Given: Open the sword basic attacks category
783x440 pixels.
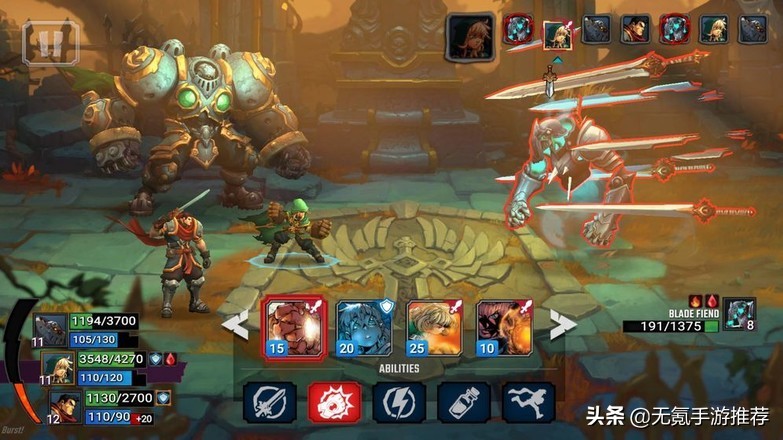Looking at the screenshot, I should pos(269,402).
